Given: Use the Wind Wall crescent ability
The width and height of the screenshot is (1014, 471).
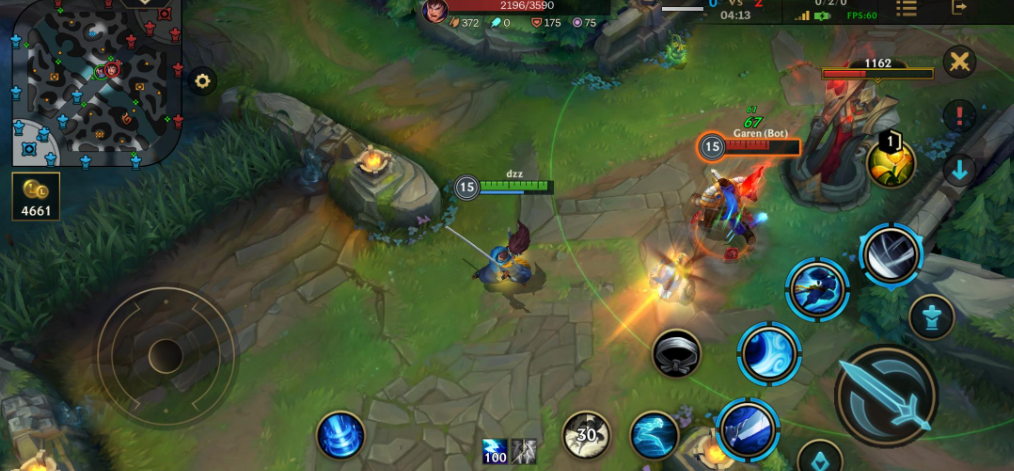Looking at the screenshot, I should pyautogui.click(x=768, y=353).
